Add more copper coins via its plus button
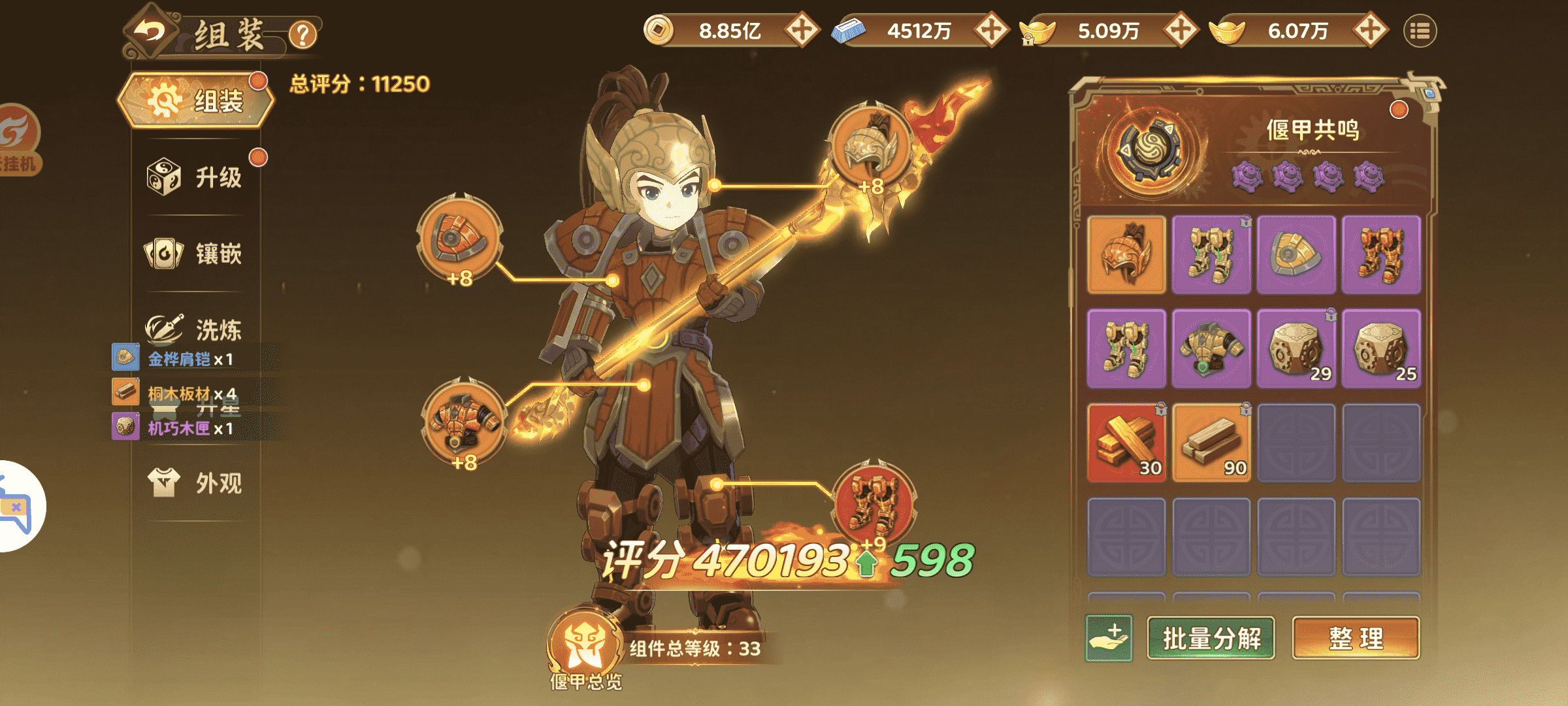 (803, 29)
